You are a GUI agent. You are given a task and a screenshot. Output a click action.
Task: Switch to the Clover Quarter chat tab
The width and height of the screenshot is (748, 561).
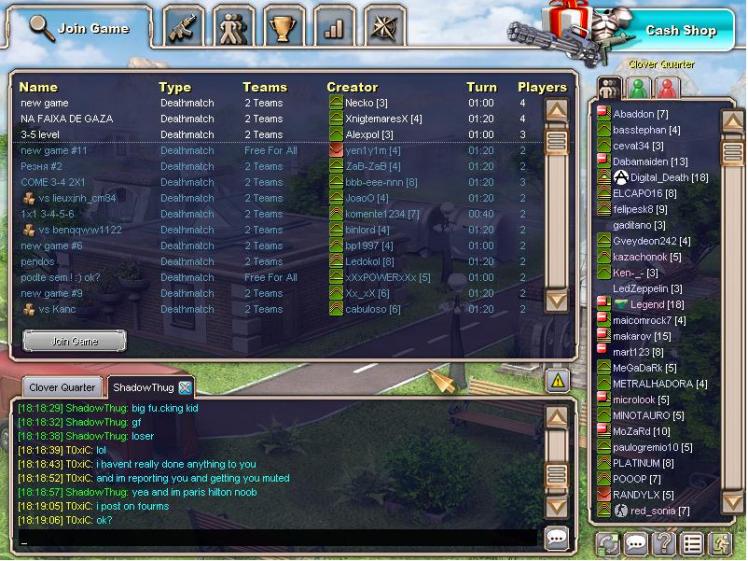click(x=62, y=387)
